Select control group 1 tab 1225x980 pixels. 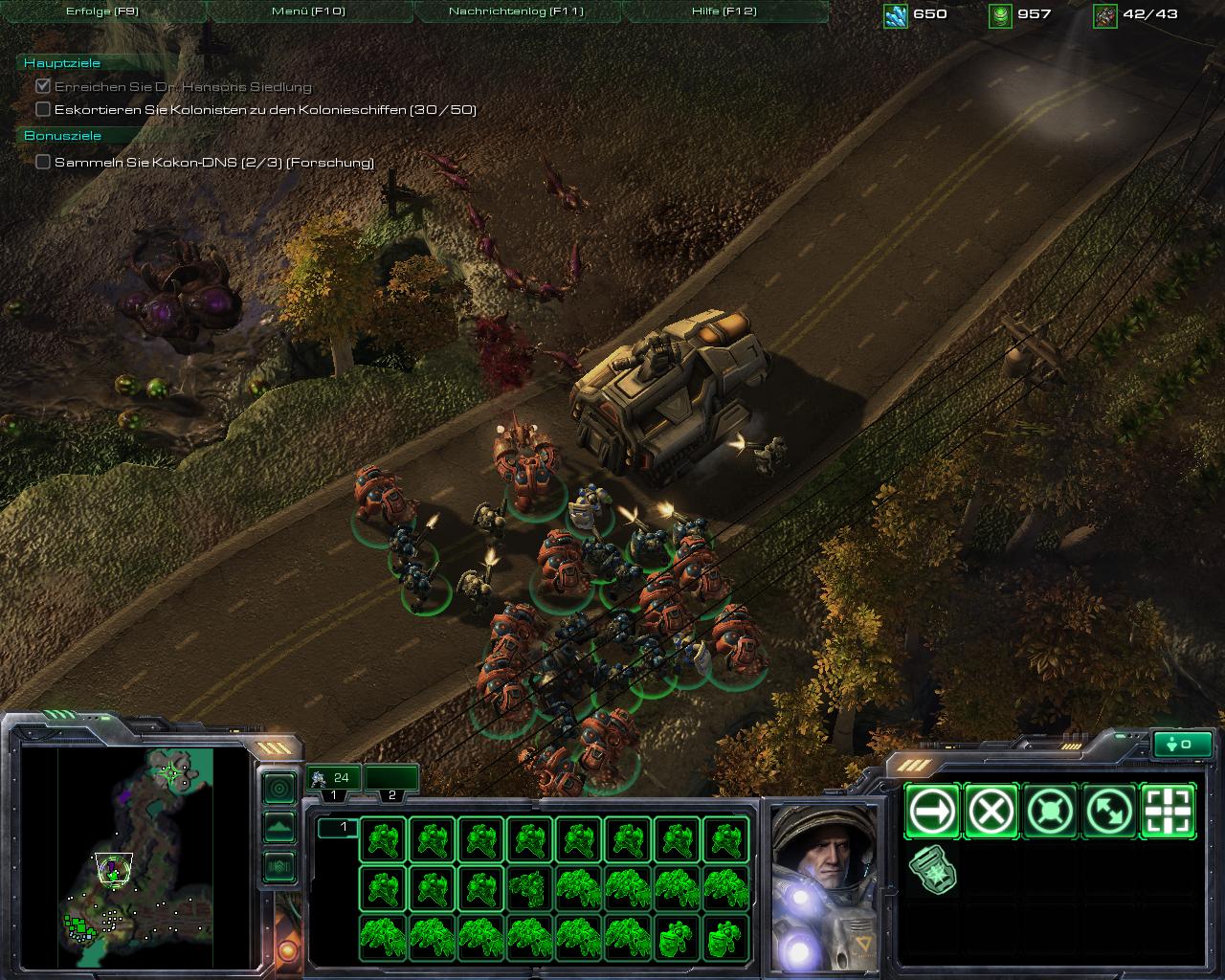click(x=333, y=780)
